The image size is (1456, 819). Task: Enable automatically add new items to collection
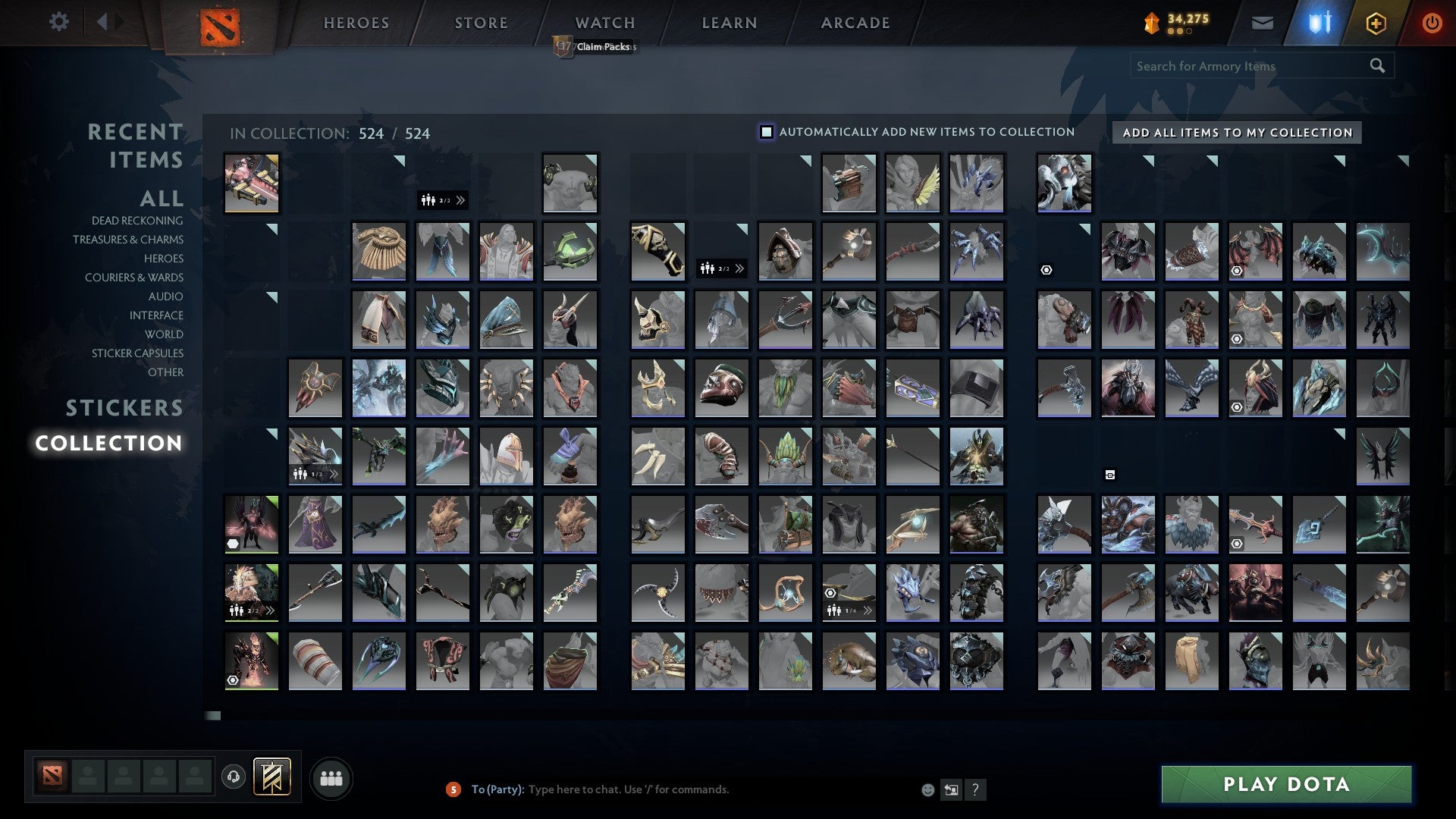coord(767,131)
